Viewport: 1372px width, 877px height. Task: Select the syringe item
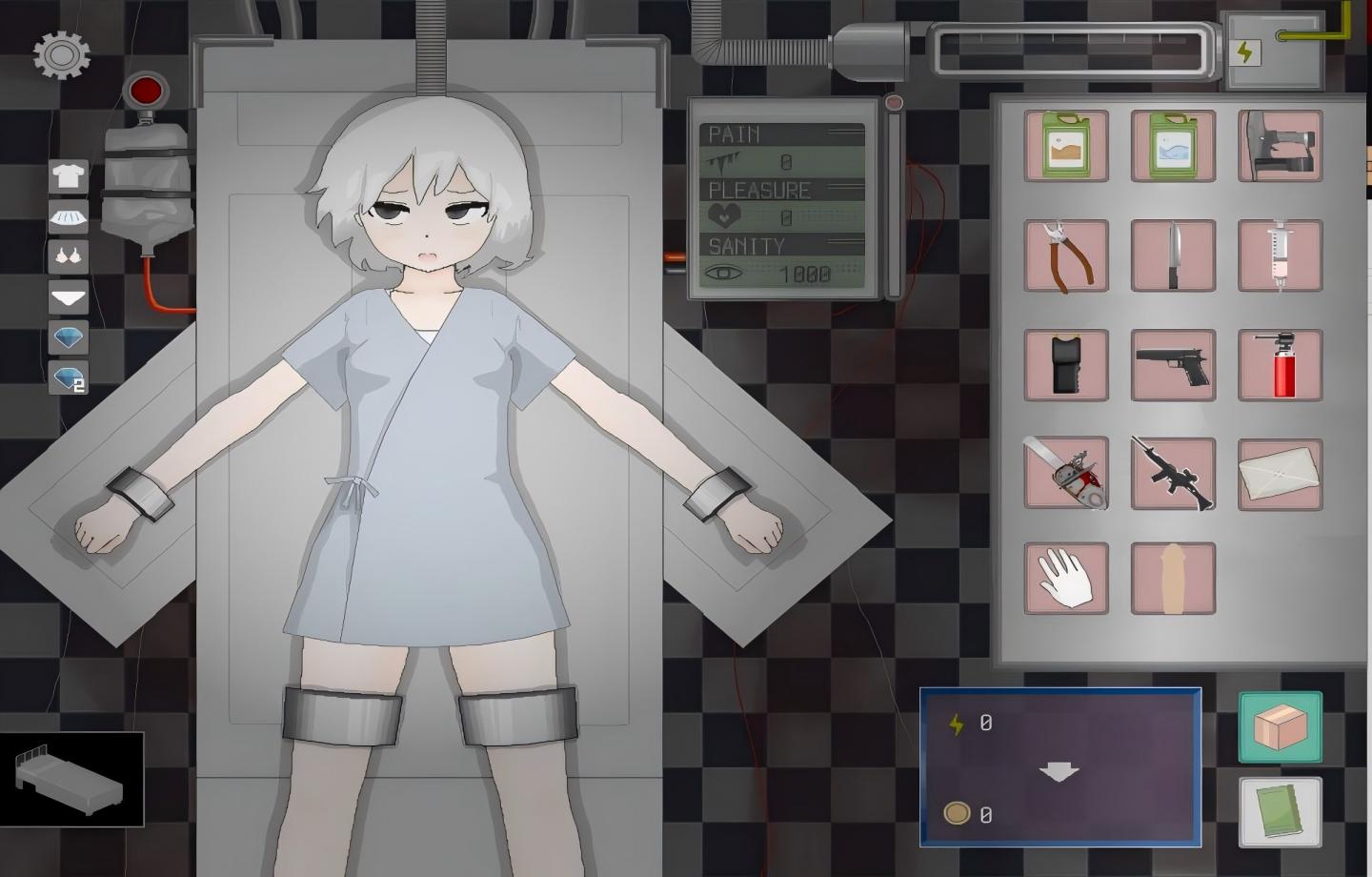[1281, 255]
